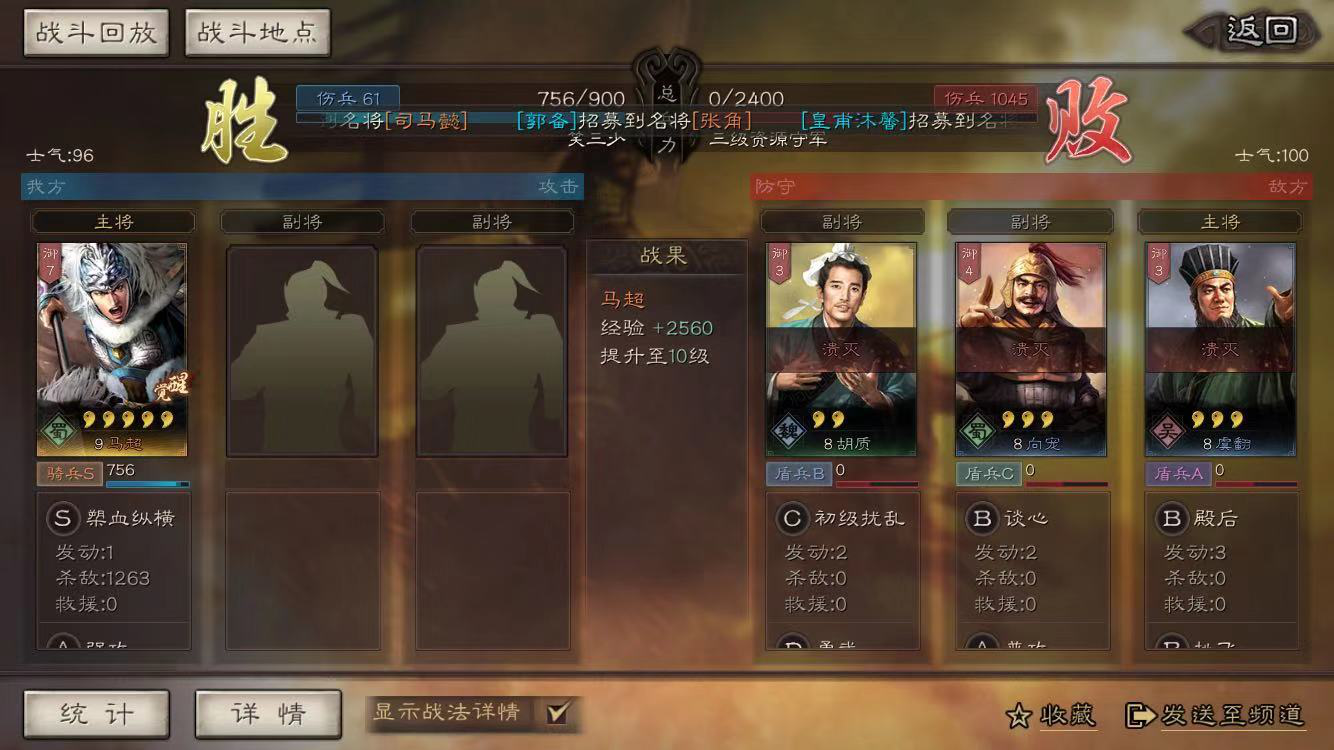
Task: Select the 向宠 general card
Action: pos(1031,349)
